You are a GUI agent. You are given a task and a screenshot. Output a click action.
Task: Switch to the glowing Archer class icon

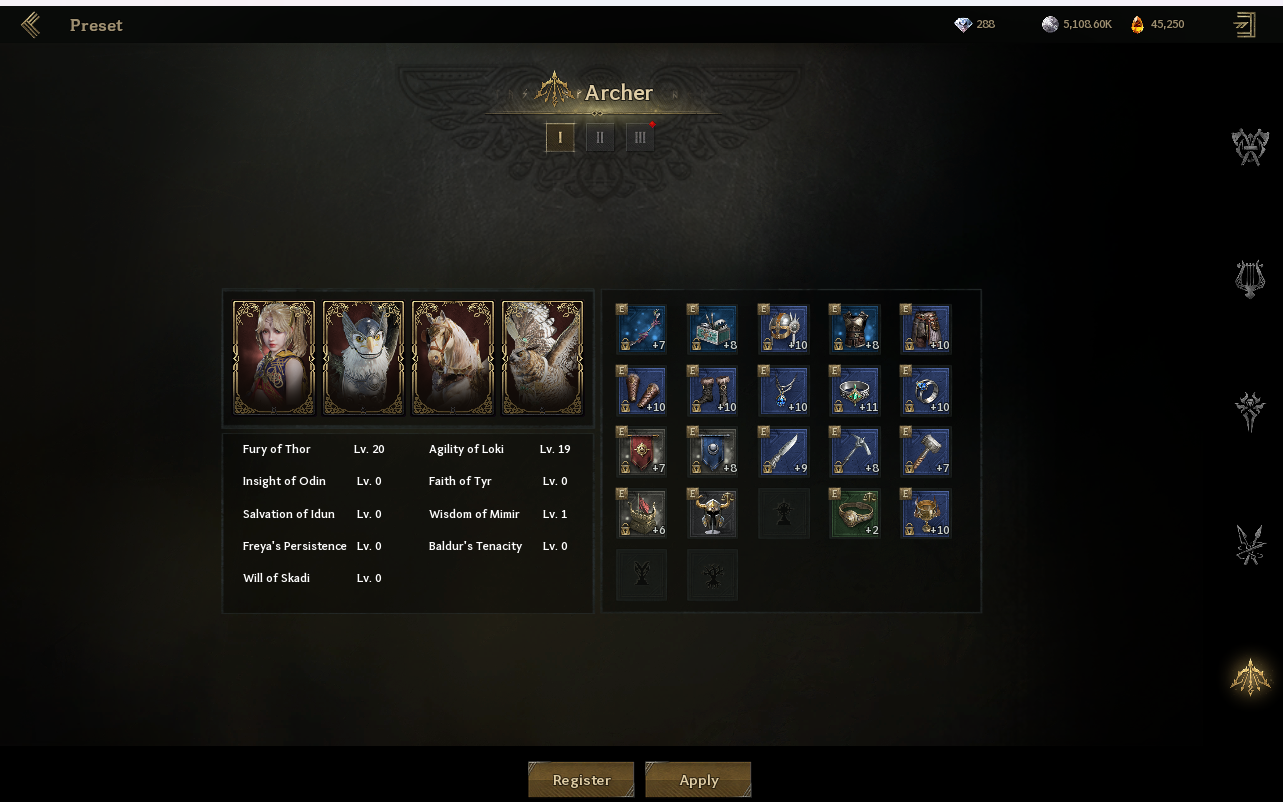point(1249,677)
